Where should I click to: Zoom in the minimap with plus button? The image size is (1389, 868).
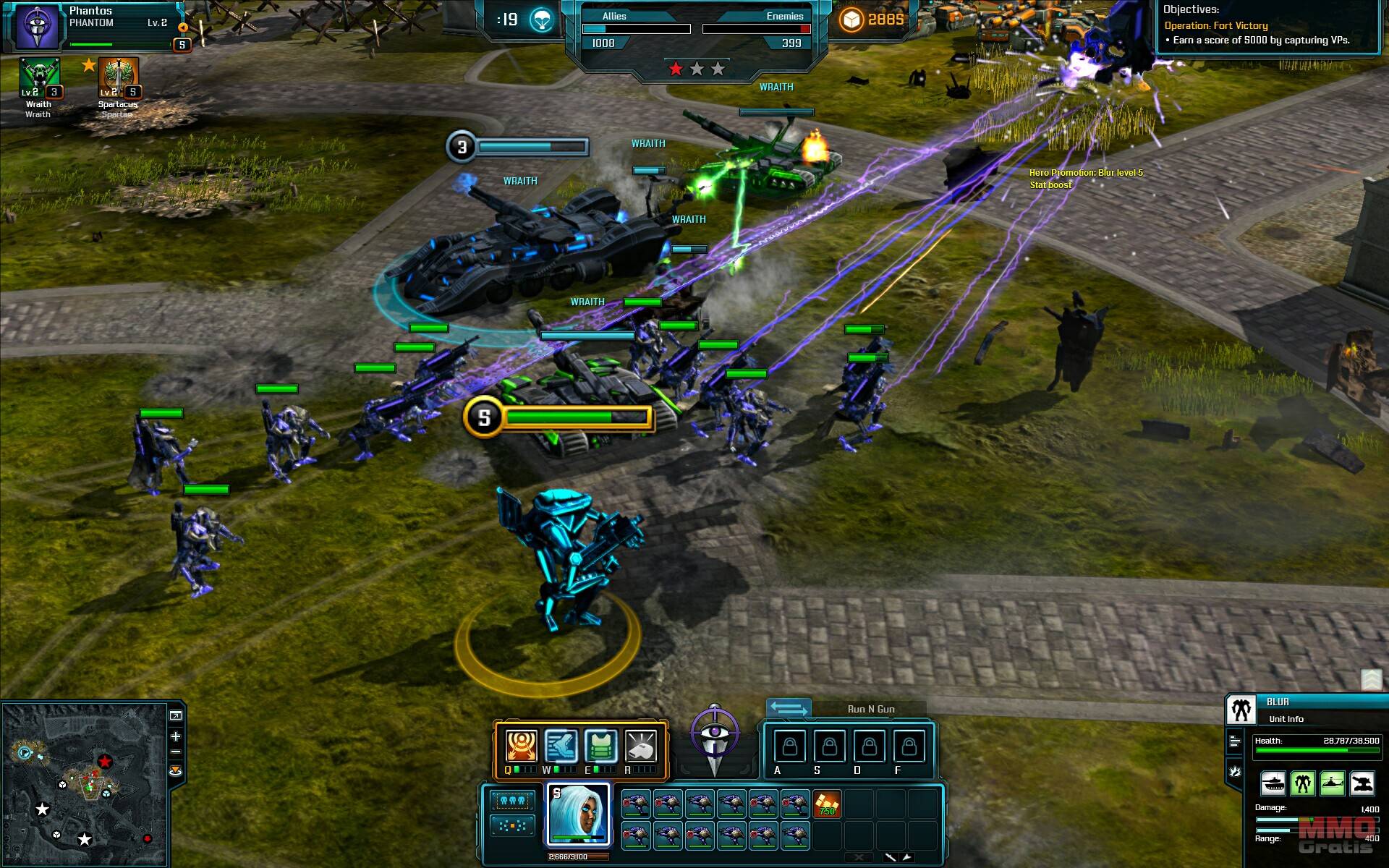tap(176, 736)
